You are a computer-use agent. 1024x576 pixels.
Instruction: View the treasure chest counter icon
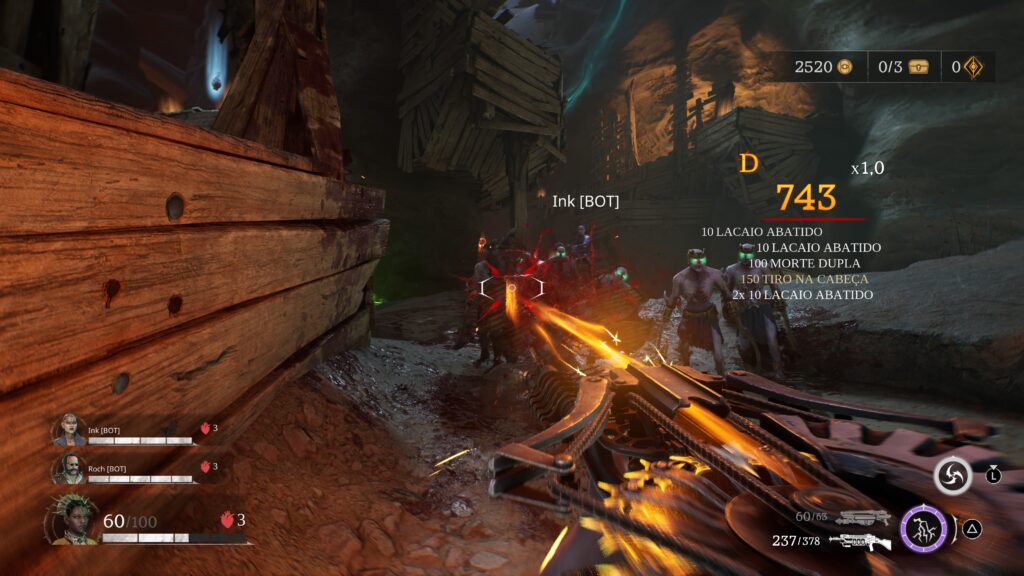click(x=918, y=67)
